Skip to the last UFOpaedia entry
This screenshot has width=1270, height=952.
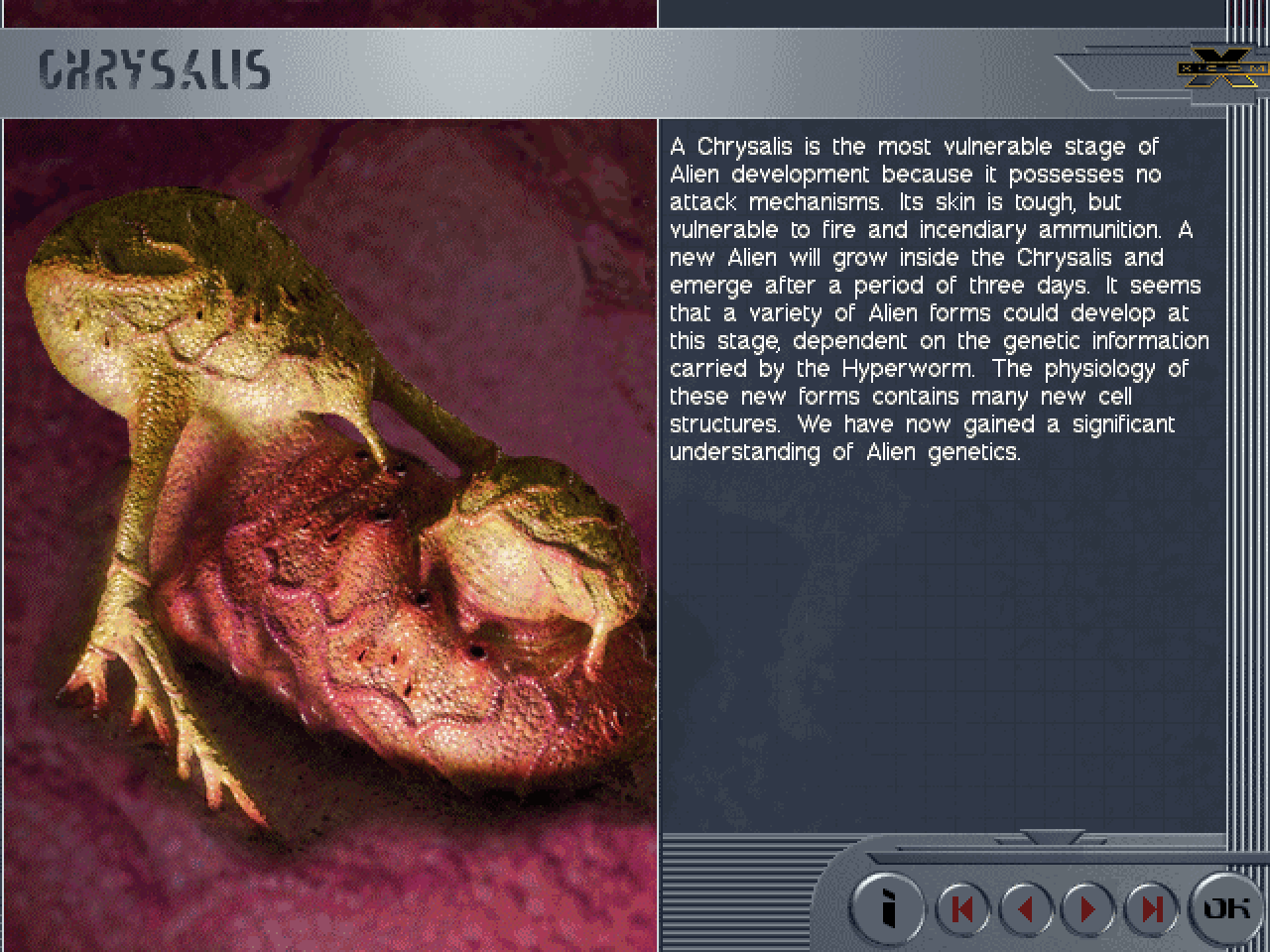pyautogui.click(x=1151, y=908)
